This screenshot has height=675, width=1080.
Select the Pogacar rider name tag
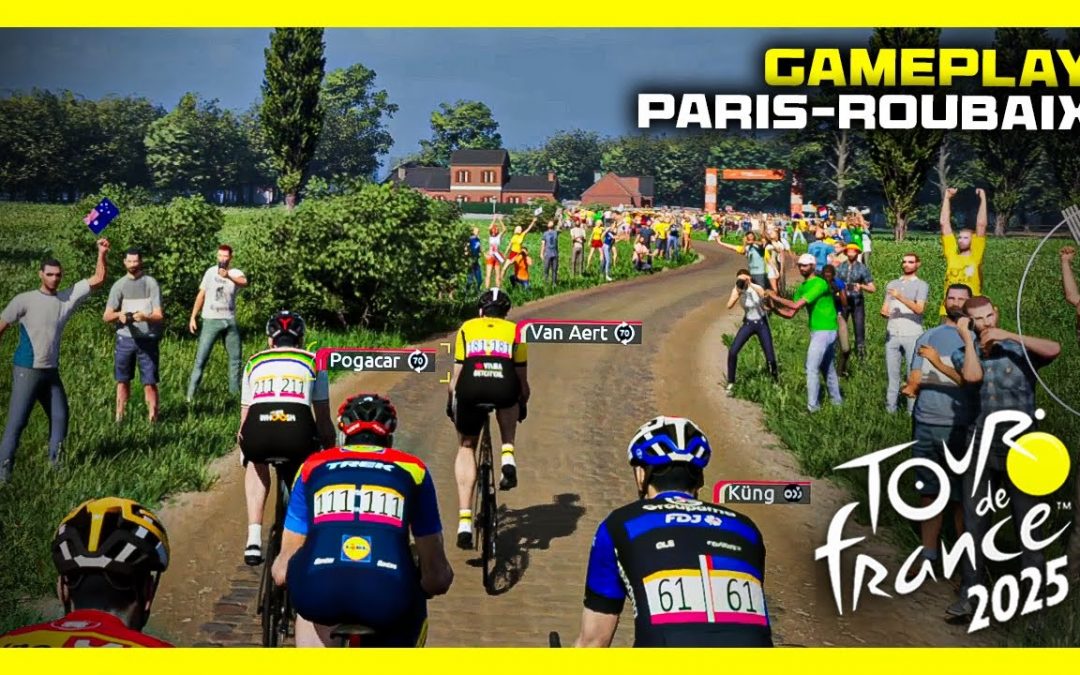tap(378, 361)
